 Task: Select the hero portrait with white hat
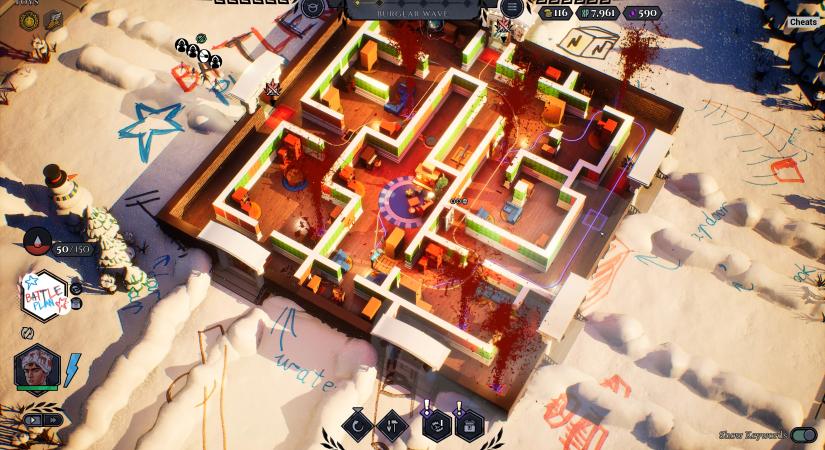[x=37, y=369]
